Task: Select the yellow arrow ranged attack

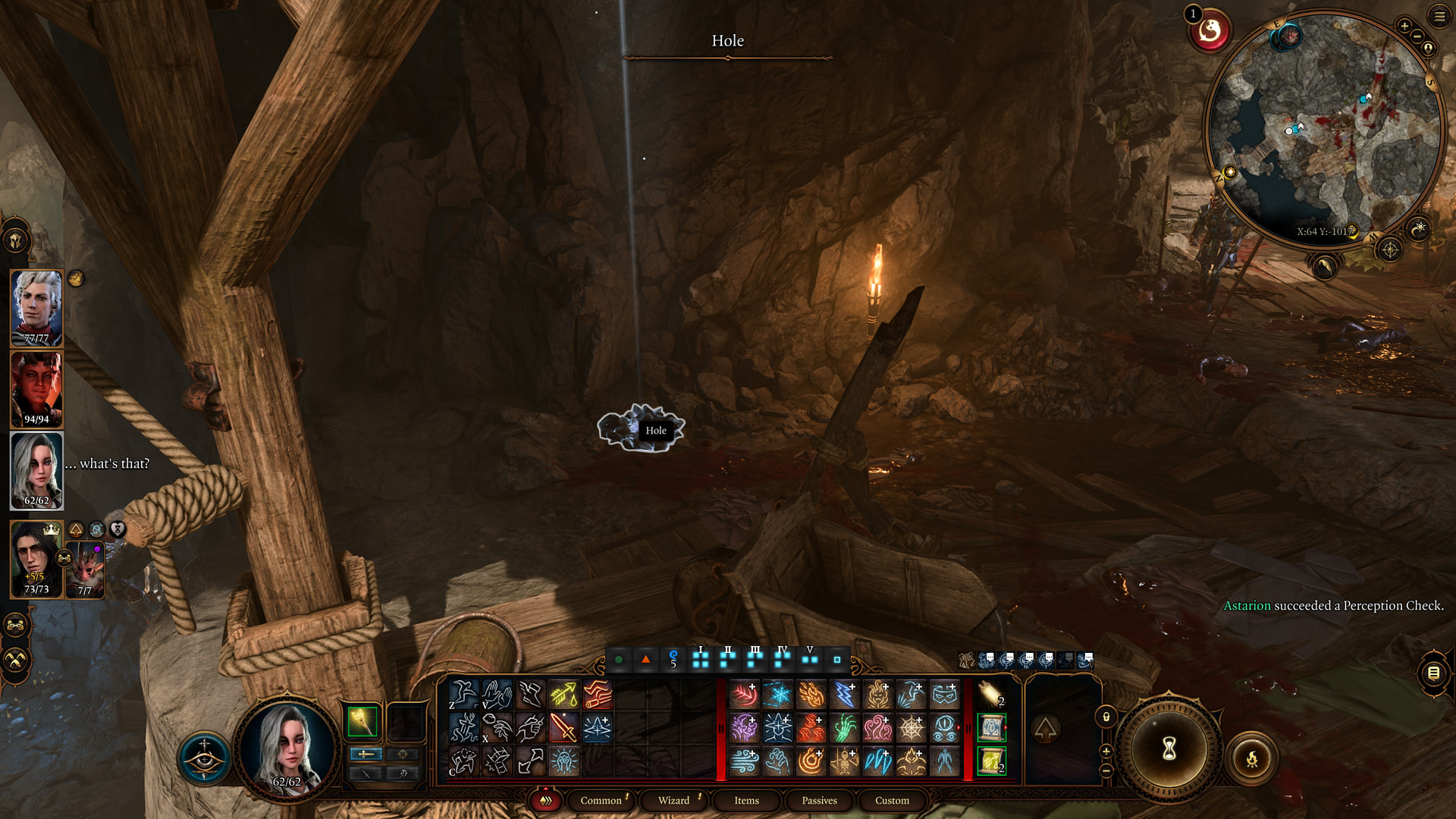Action: point(563,694)
